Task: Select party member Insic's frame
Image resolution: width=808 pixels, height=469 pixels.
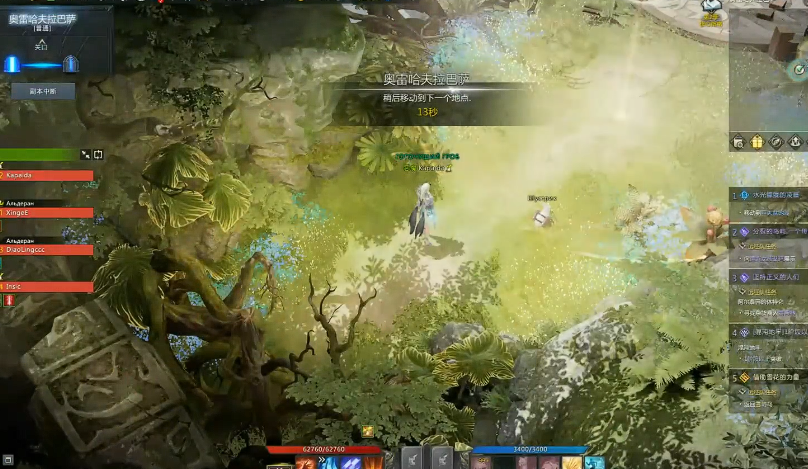Action: (x=47, y=286)
